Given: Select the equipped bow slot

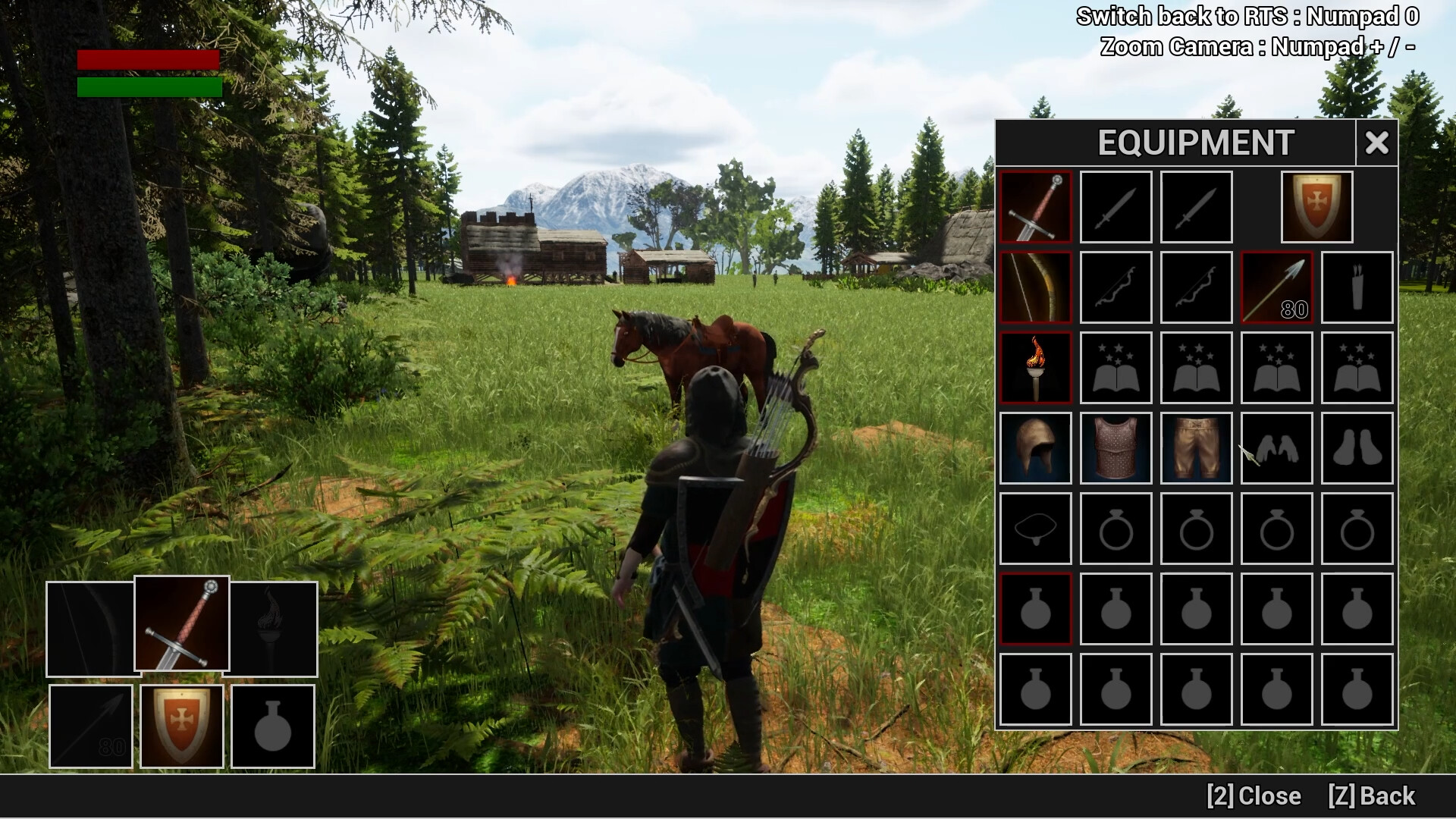Looking at the screenshot, I should click(1035, 287).
